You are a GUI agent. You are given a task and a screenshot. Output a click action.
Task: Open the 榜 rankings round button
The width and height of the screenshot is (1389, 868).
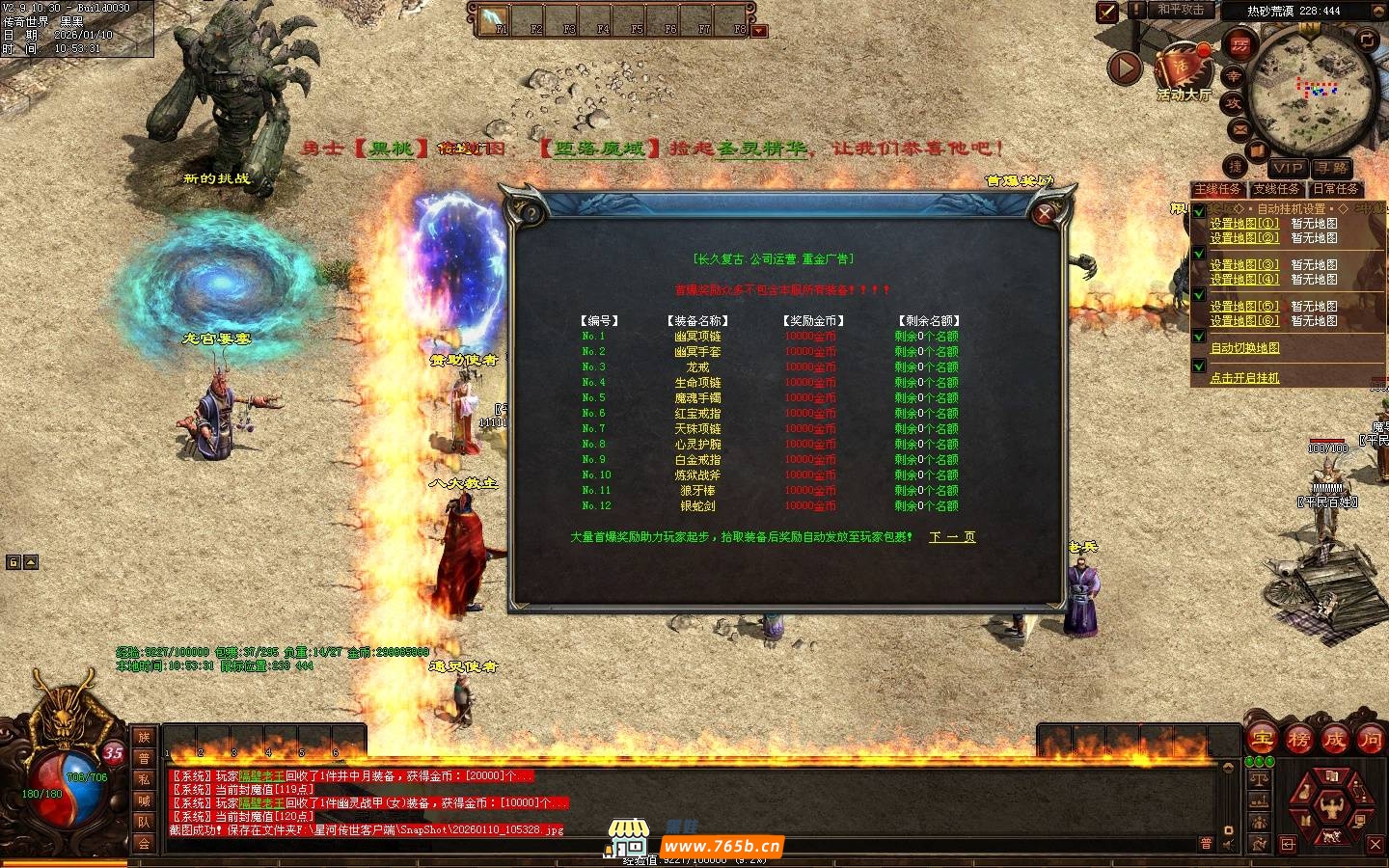point(1298,740)
